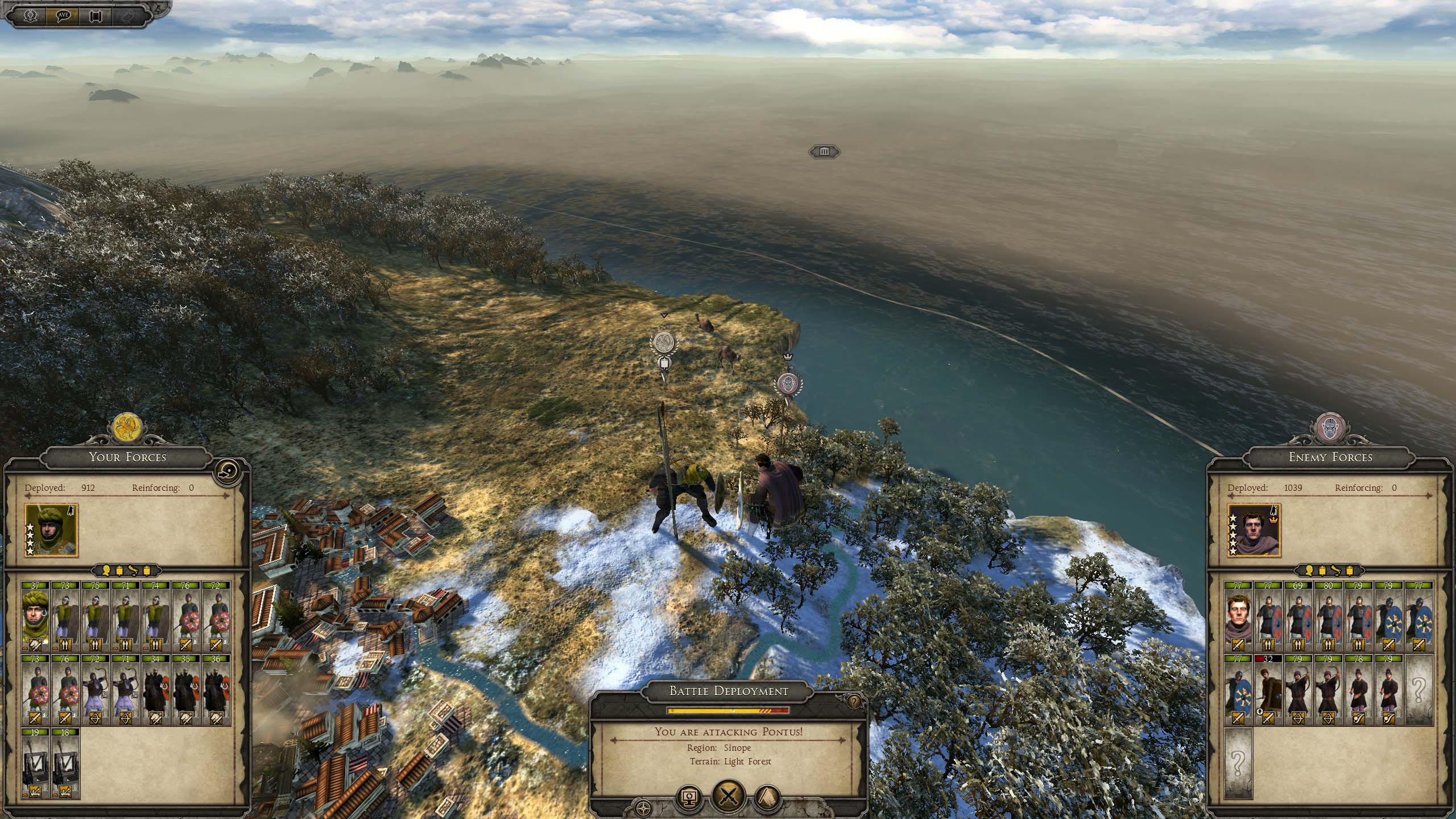Click the building marker floating over the sea

coord(825,151)
